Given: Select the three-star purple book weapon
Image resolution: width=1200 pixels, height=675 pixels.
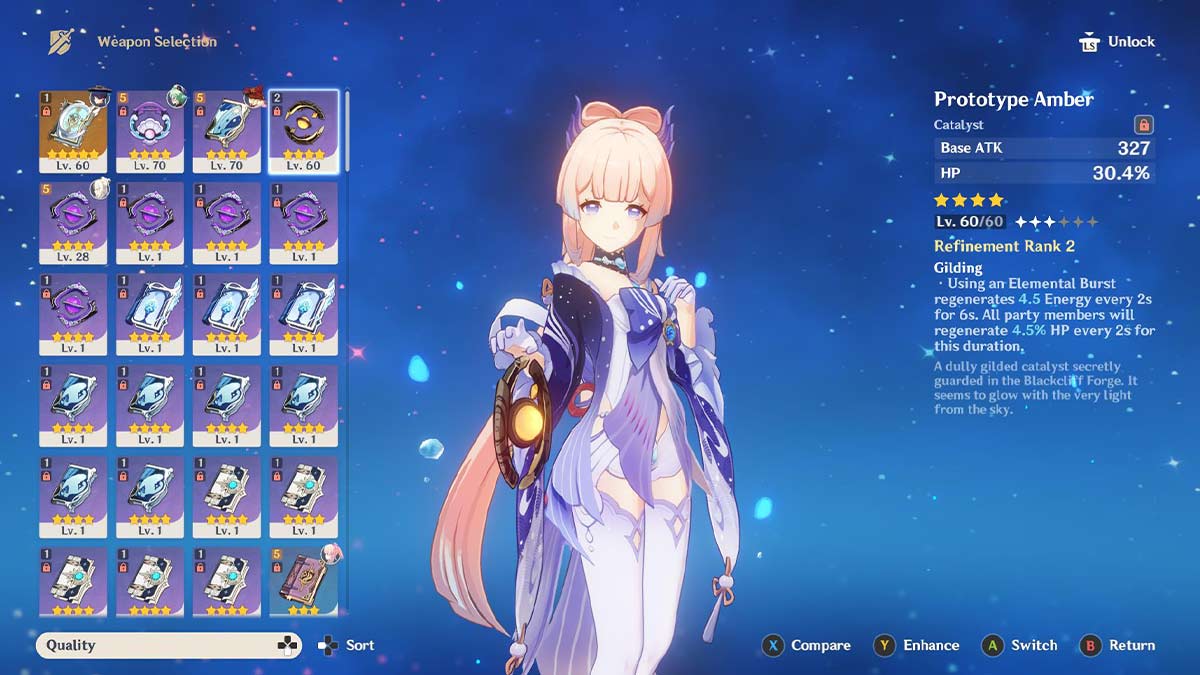Looking at the screenshot, I should click(x=304, y=580).
